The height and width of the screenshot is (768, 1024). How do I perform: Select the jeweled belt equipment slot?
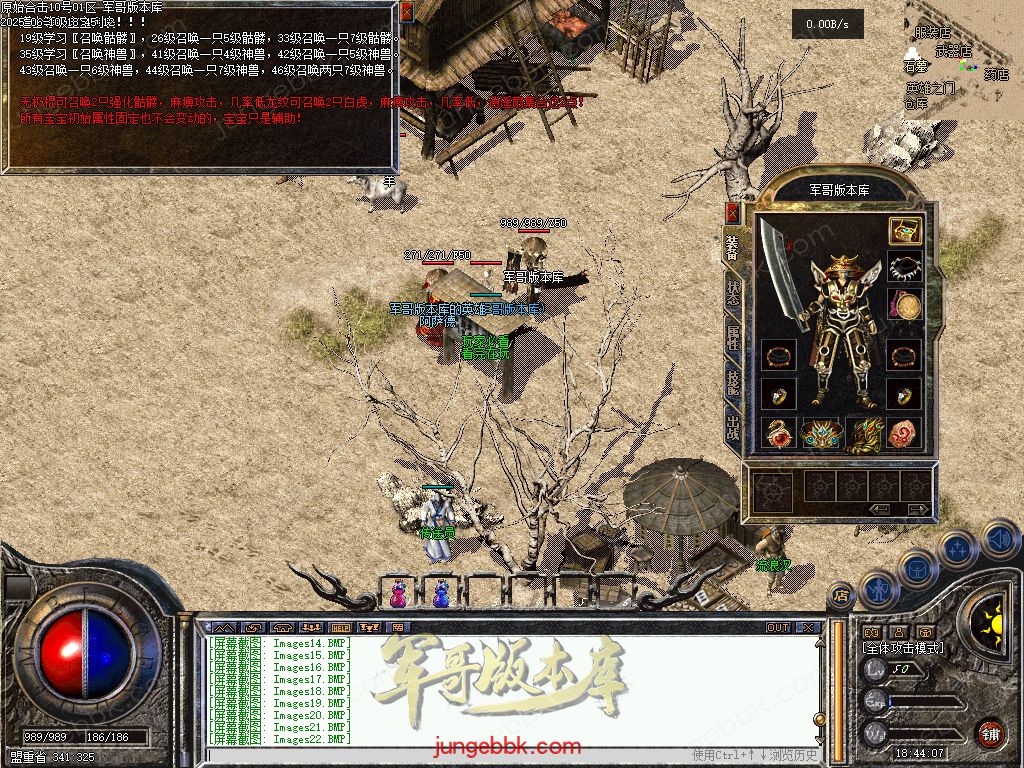click(x=820, y=432)
